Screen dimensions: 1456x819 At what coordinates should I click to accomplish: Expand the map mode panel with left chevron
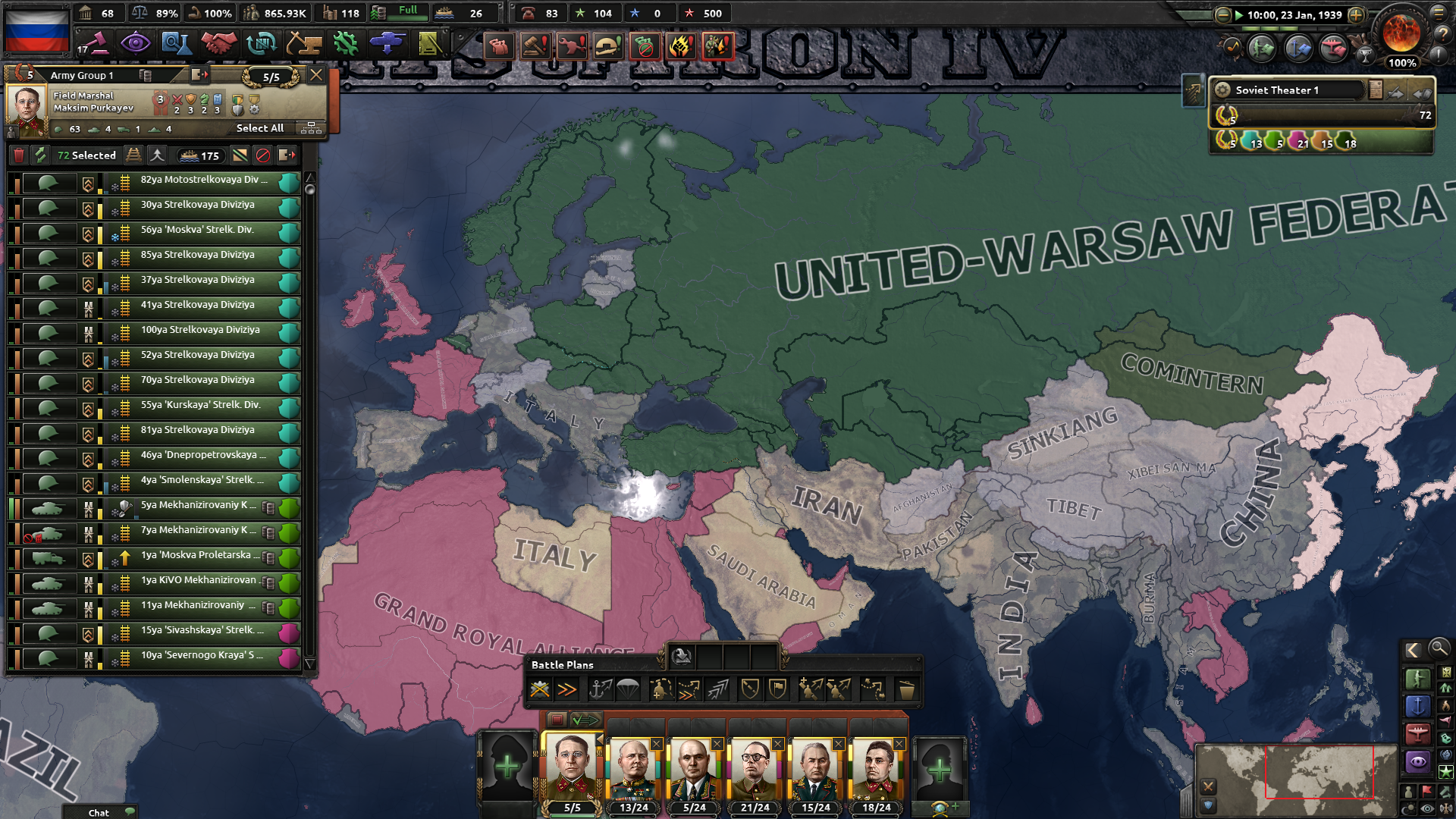(1412, 651)
